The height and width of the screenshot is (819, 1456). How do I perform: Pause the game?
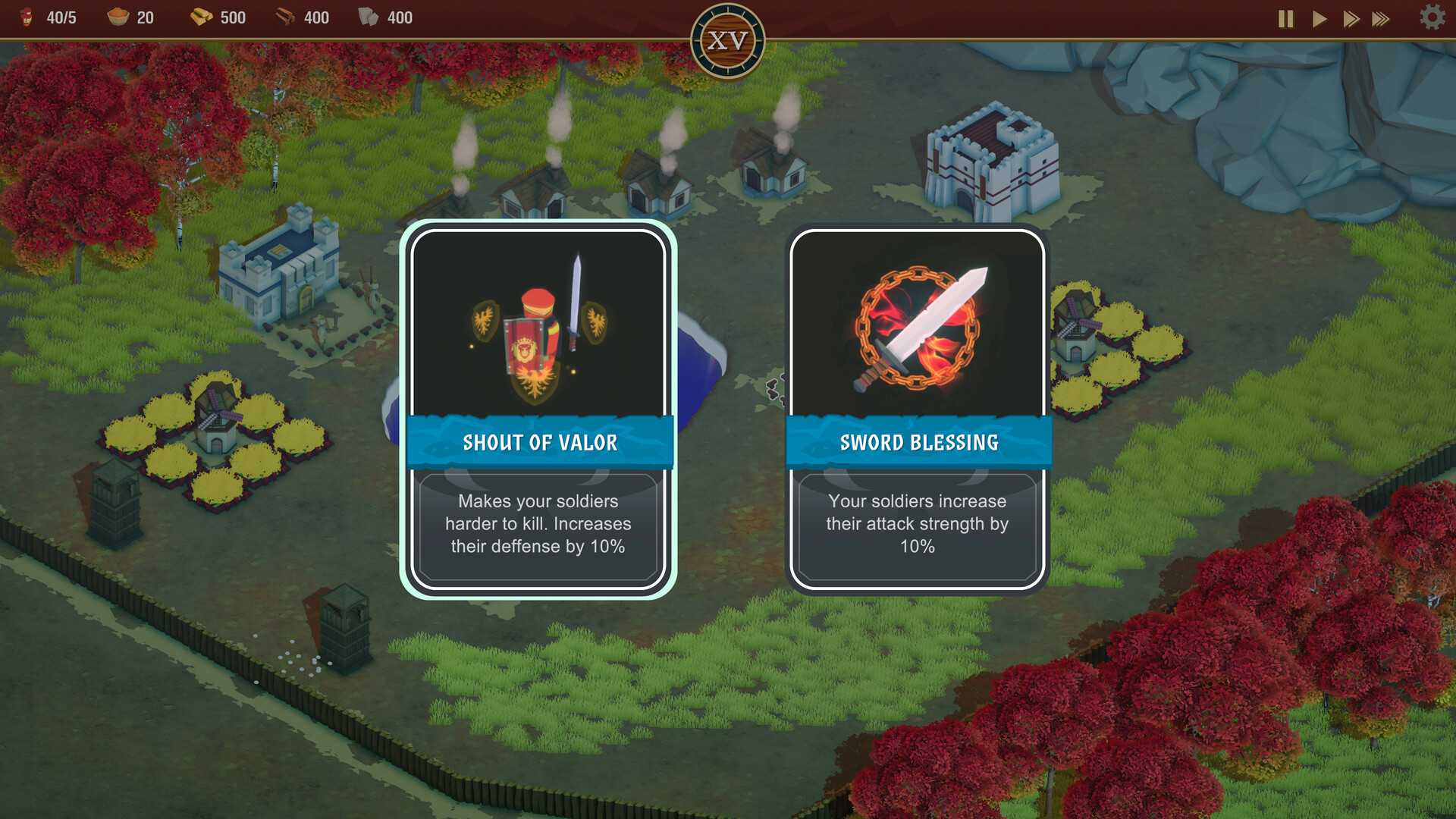coord(1285,19)
